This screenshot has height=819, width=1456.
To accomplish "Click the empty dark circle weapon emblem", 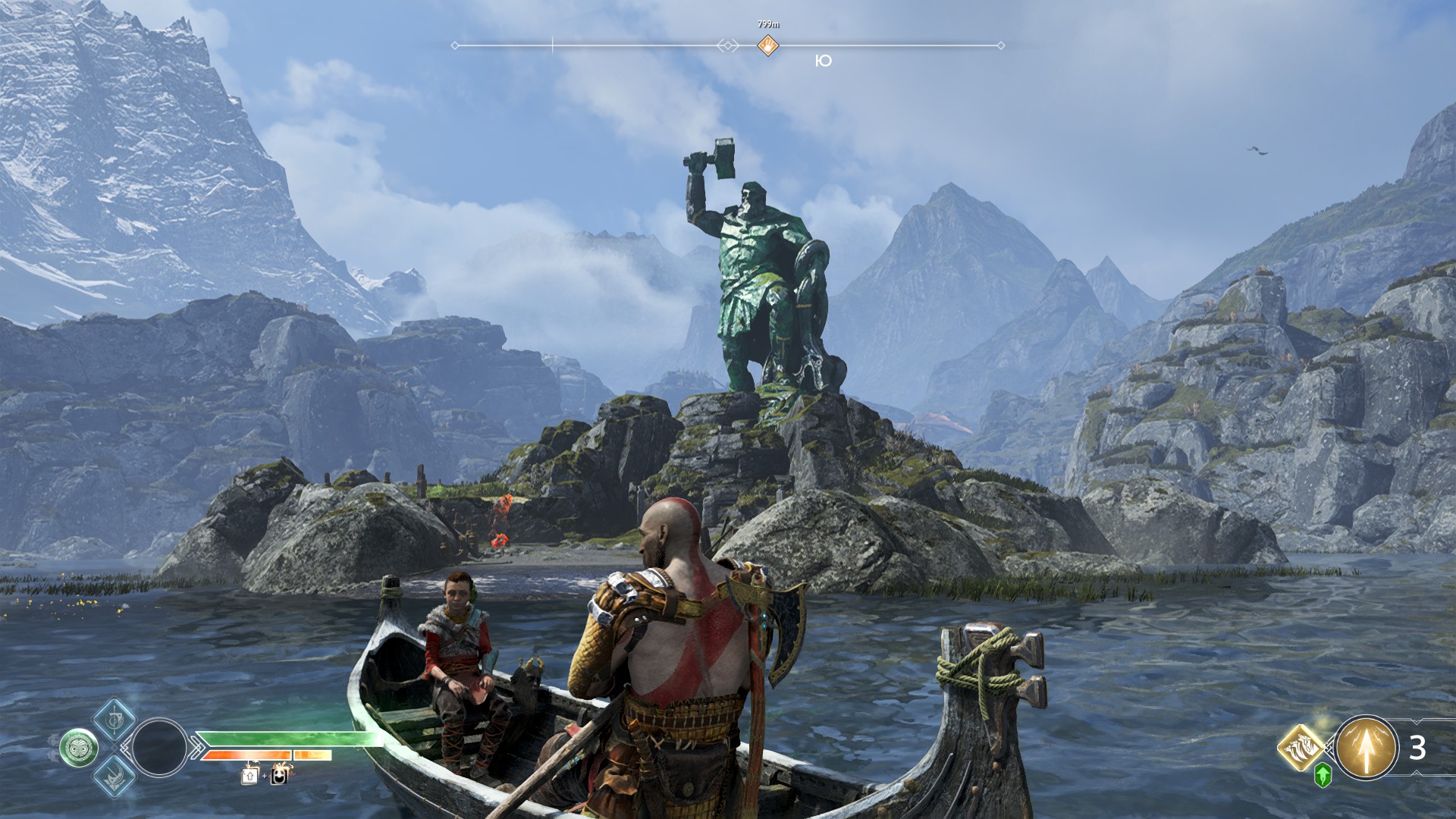I will click(x=159, y=748).
